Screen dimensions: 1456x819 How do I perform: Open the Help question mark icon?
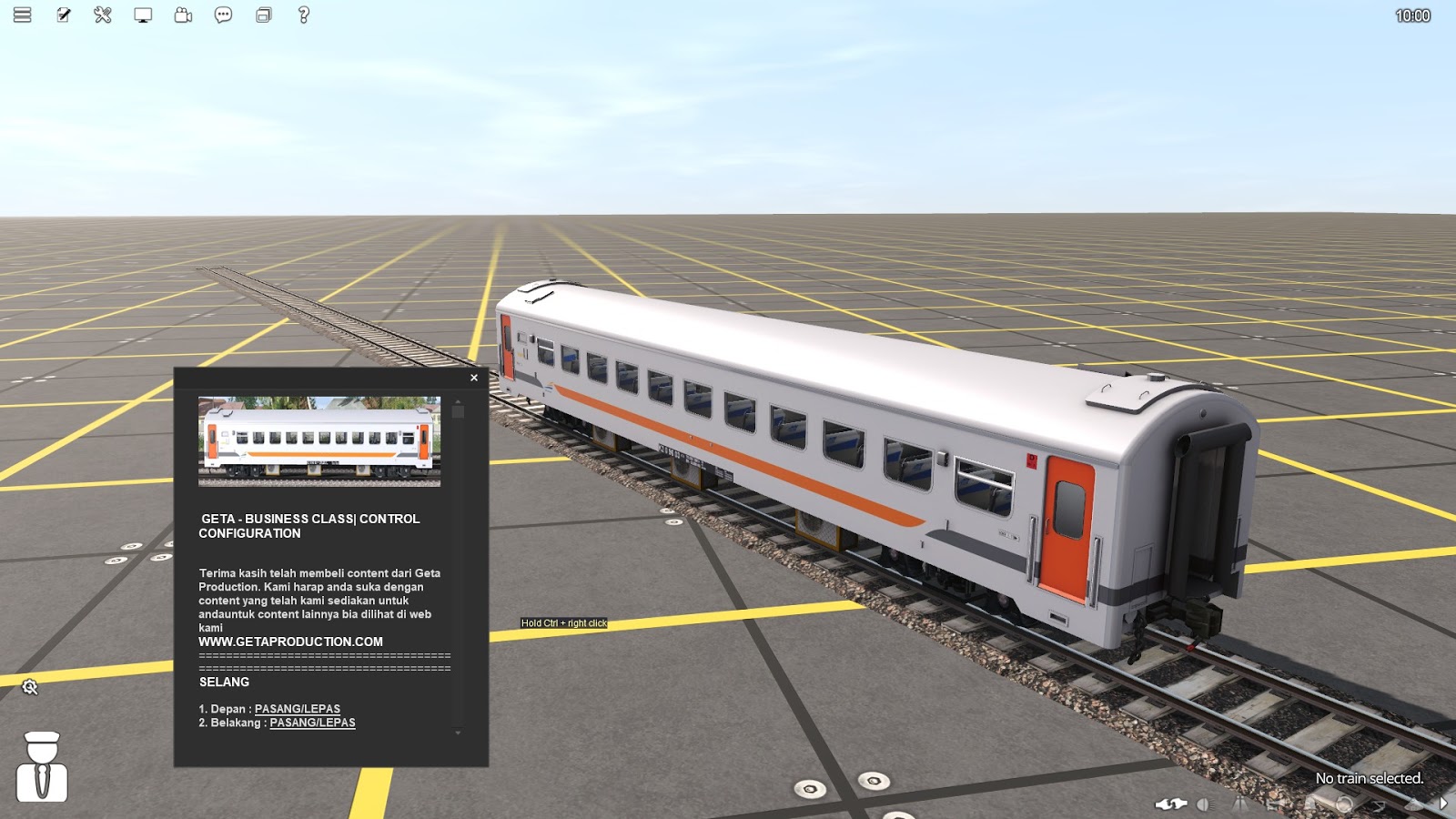[301, 15]
